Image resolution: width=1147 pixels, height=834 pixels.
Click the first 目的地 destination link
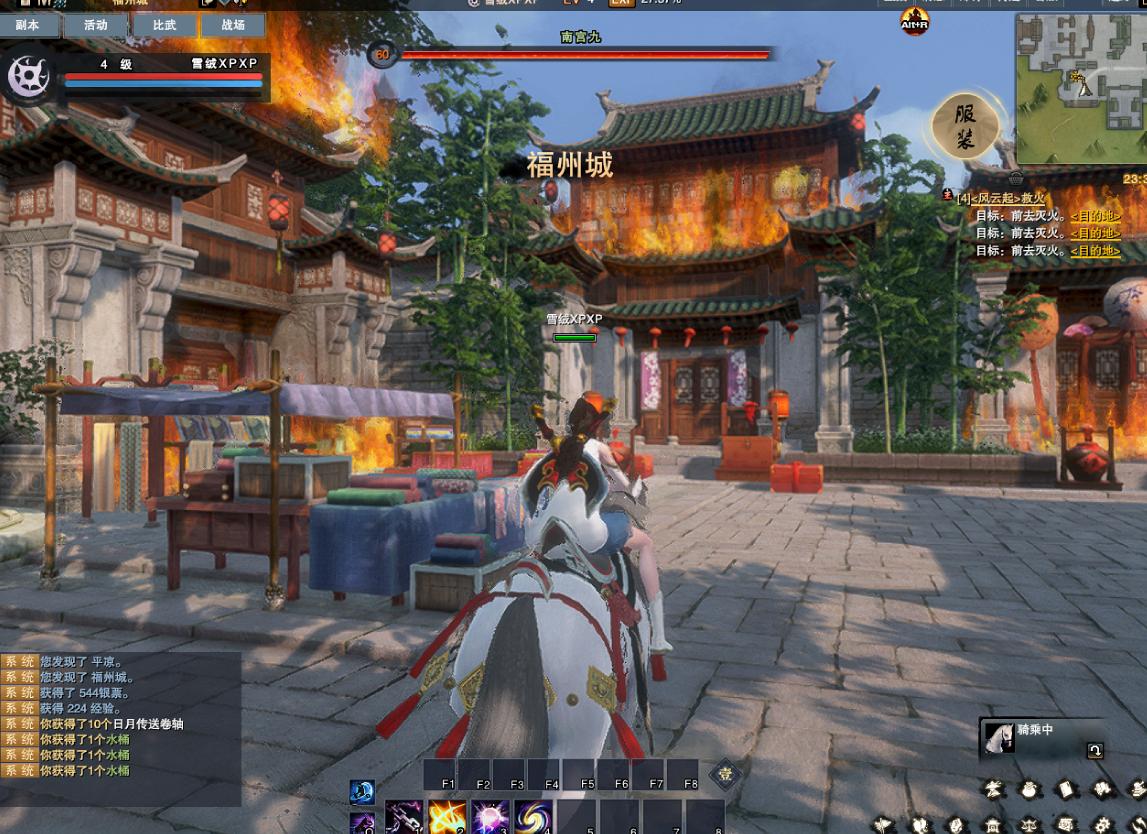tap(1095, 216)
